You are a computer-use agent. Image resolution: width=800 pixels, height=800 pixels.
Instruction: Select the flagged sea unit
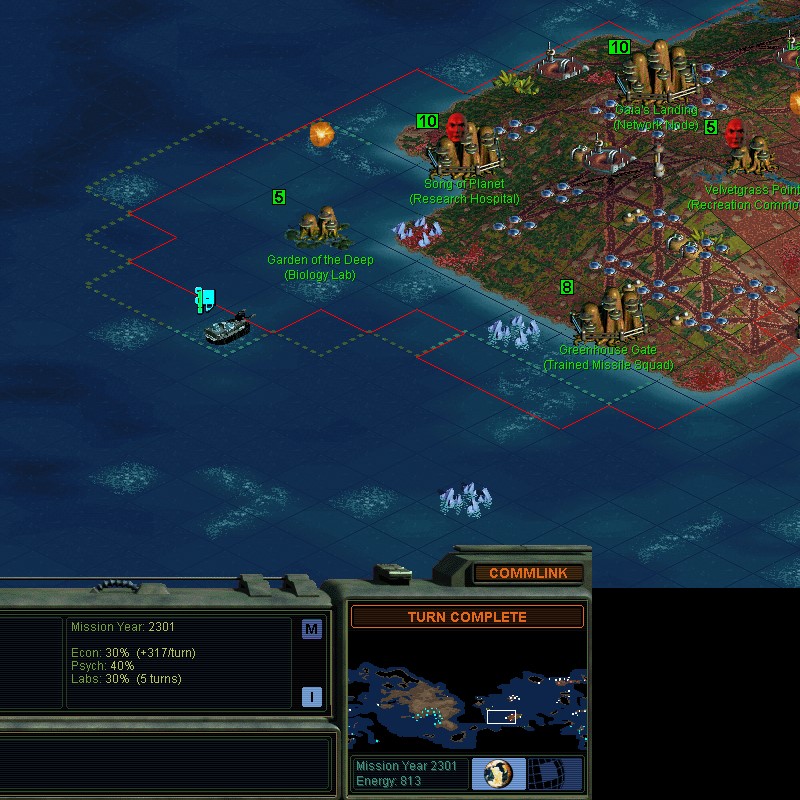(x=226, y=327)
